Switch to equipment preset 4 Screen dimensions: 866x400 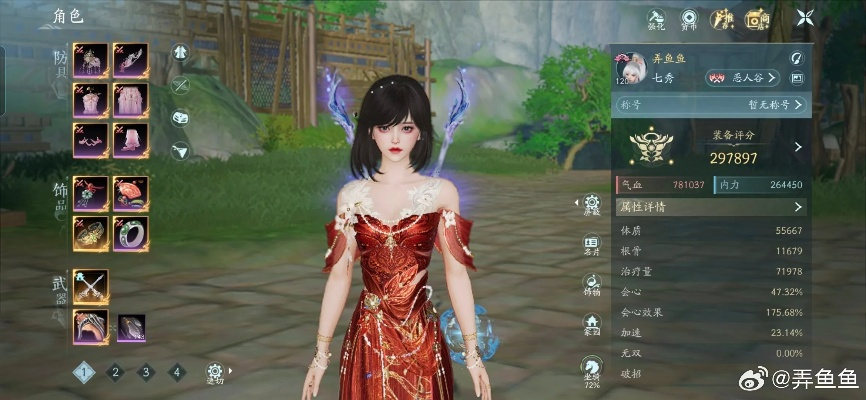[177, 372]
